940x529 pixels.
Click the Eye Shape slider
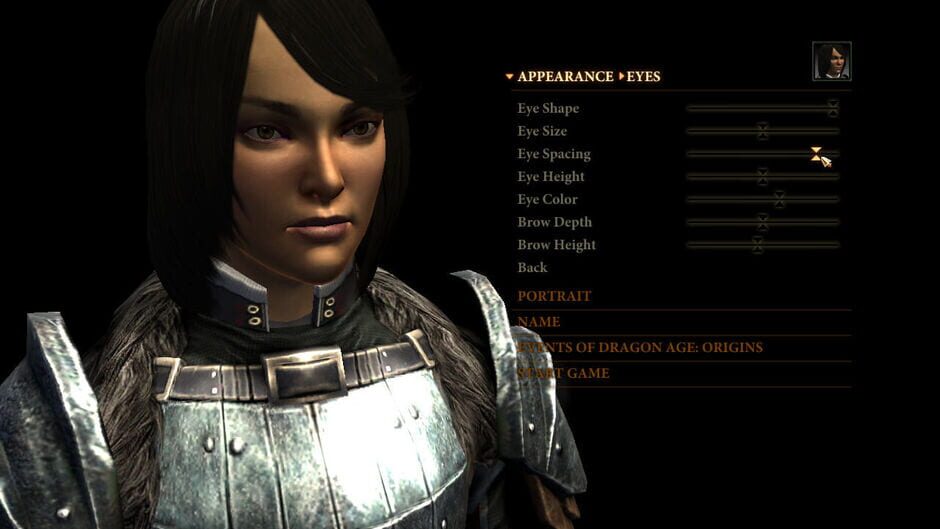click(x=832, y=108)
